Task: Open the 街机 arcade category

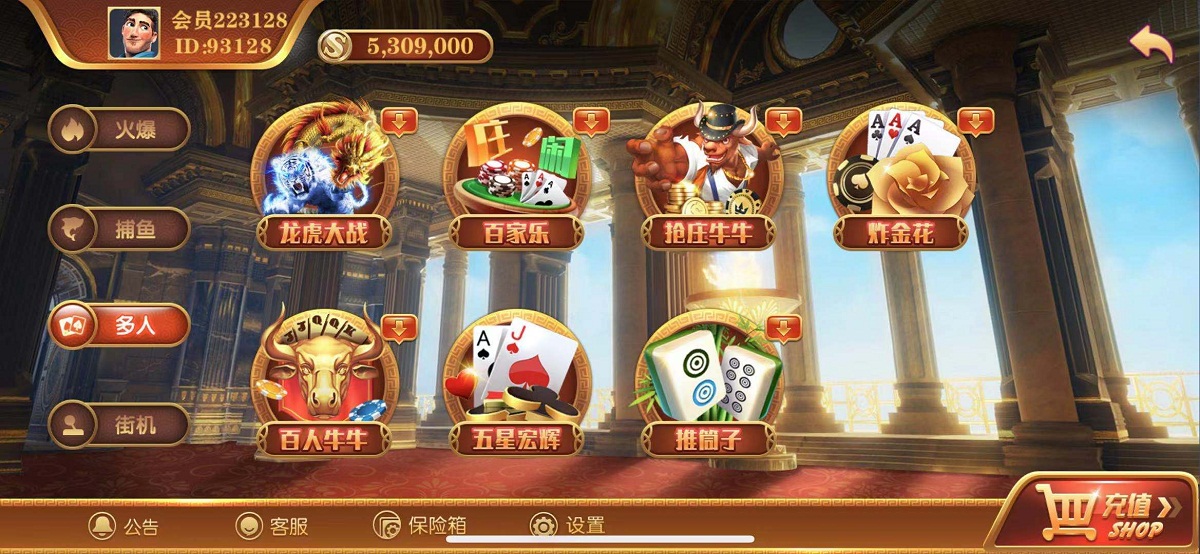Action: pyautogui.click(x=120, y=424)
